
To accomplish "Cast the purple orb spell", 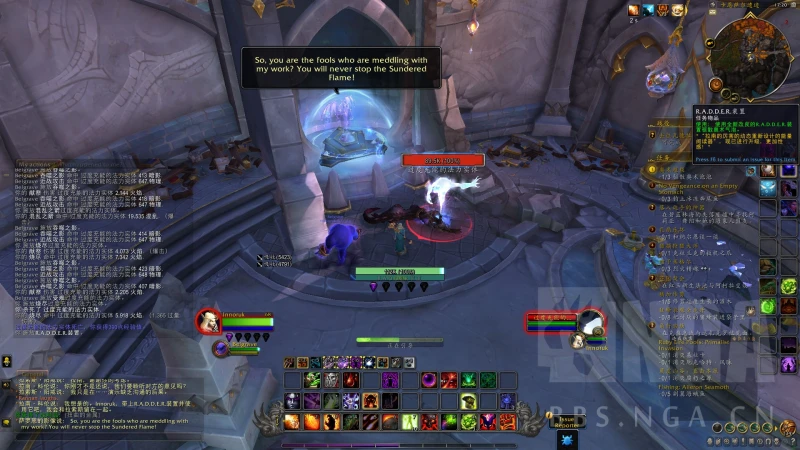I will [428, 380].
